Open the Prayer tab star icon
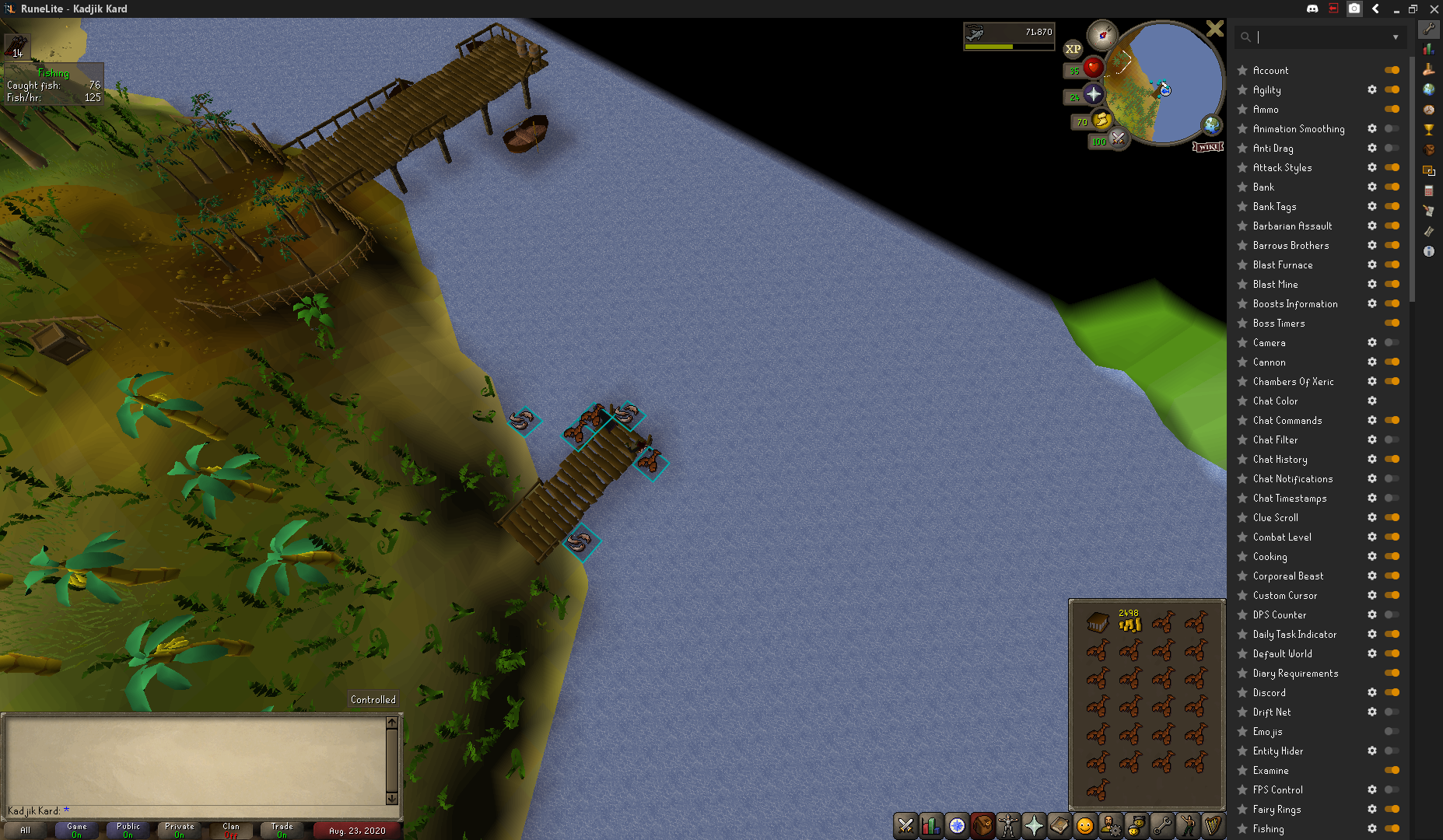This screenshot has width=1443, height=840. click(x=1034, y=826)
